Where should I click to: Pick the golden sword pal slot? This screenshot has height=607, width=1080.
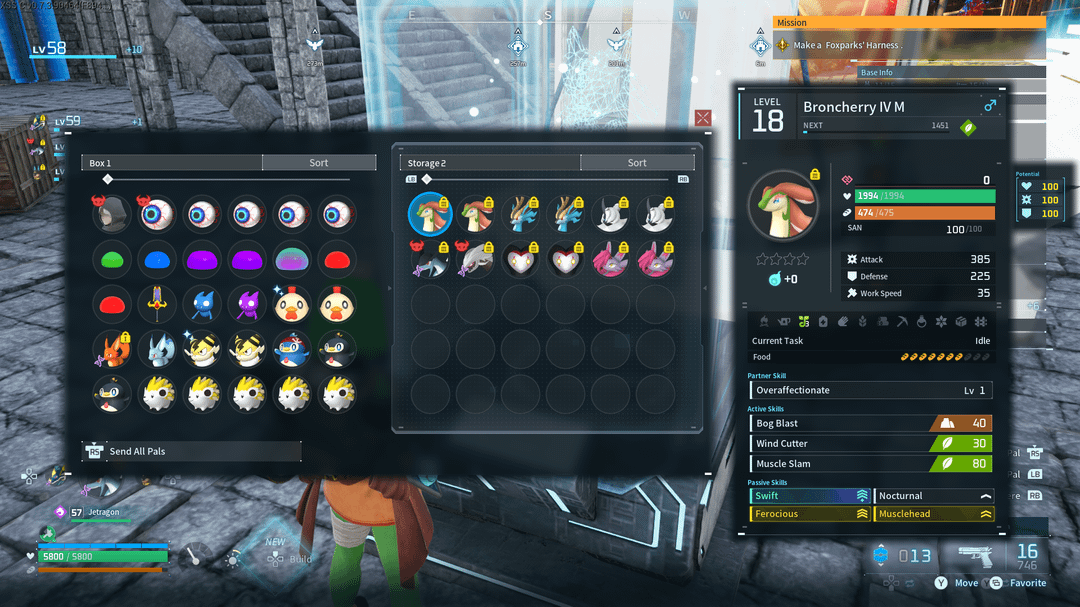point(156,303)
